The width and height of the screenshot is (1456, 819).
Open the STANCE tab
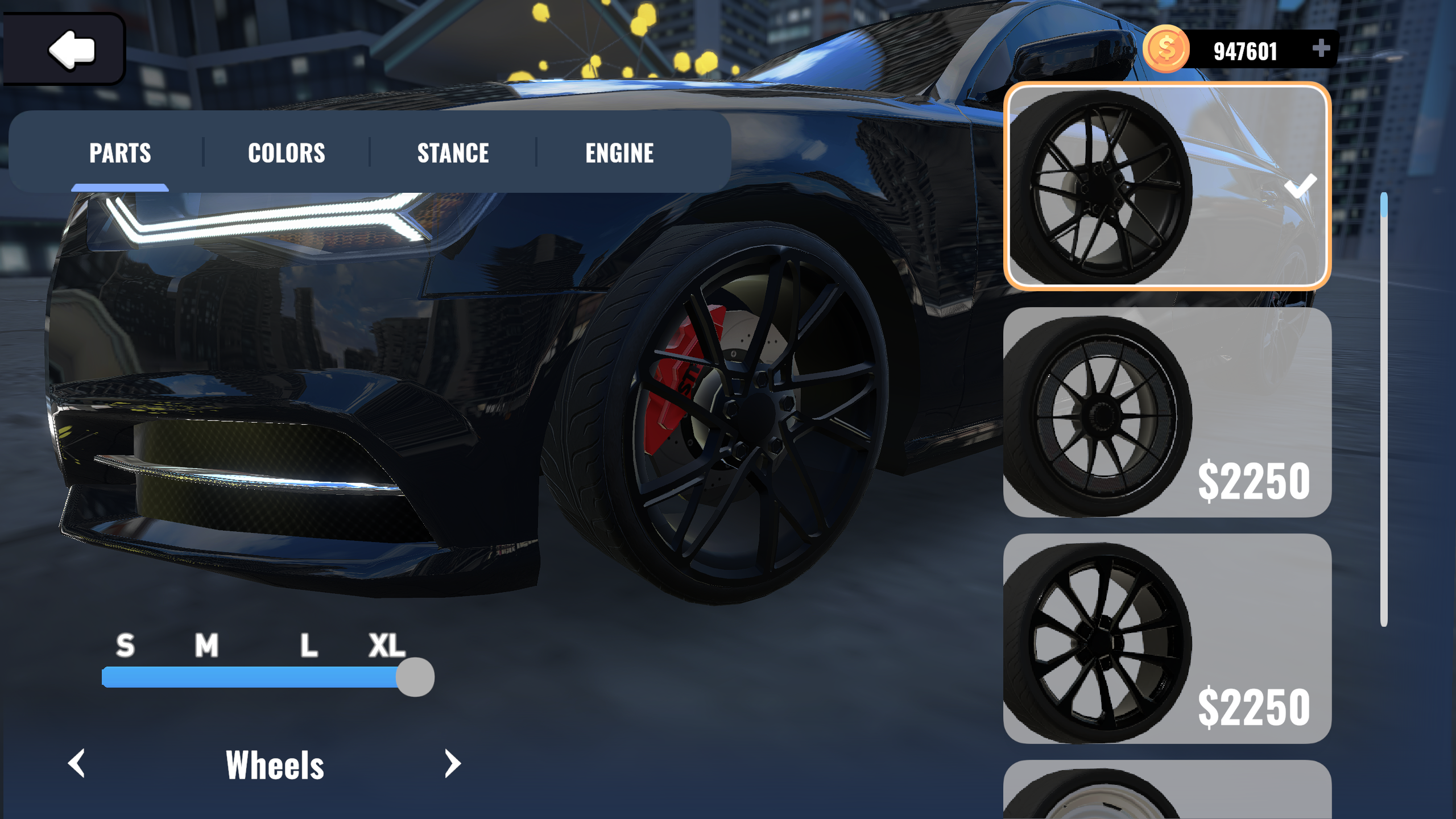pos(453,152)
